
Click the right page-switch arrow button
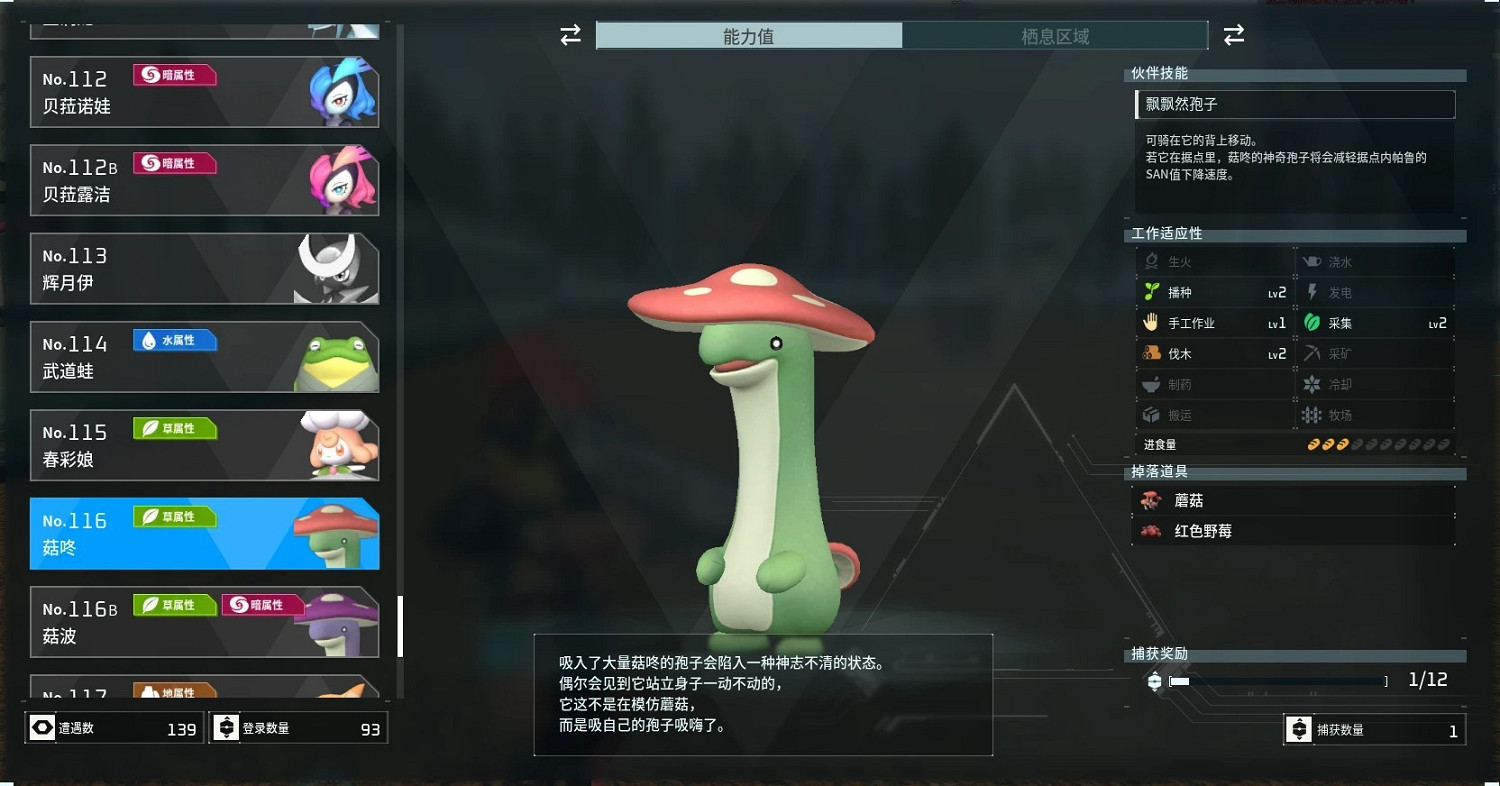[x=1234, y=34]
